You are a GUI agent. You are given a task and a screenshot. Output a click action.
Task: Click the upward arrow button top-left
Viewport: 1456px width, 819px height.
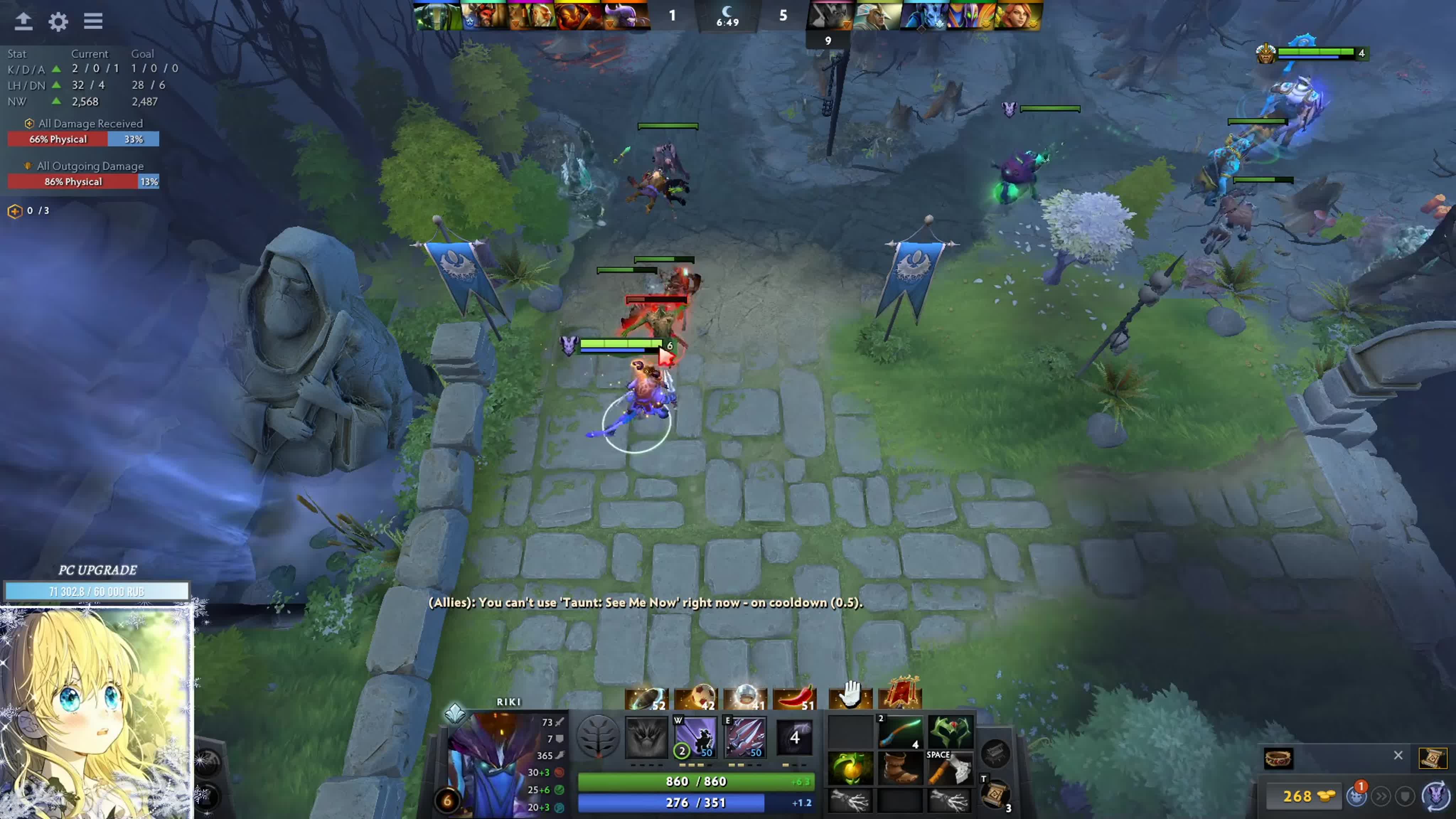point(23,21)
